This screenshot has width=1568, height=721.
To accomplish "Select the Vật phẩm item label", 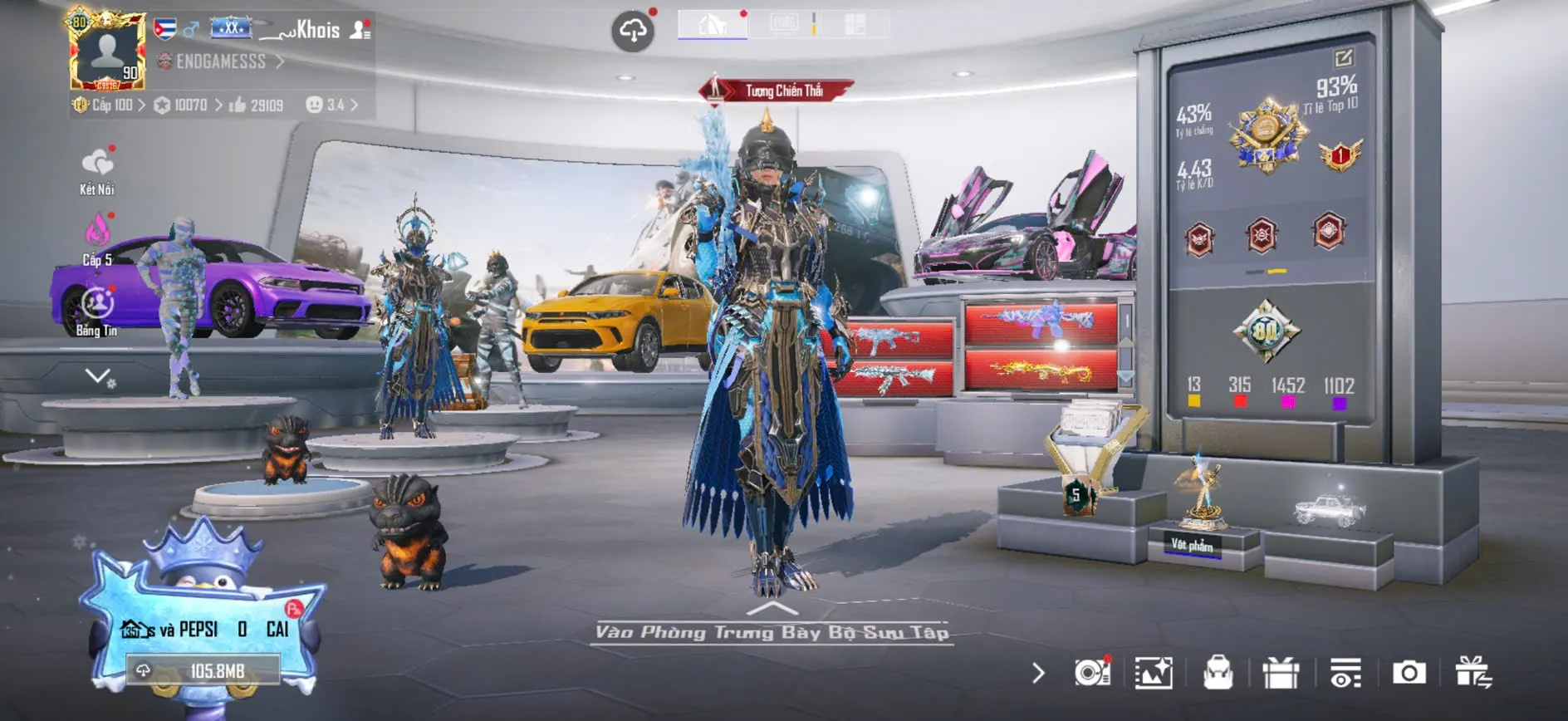I will coord(1192,545).
